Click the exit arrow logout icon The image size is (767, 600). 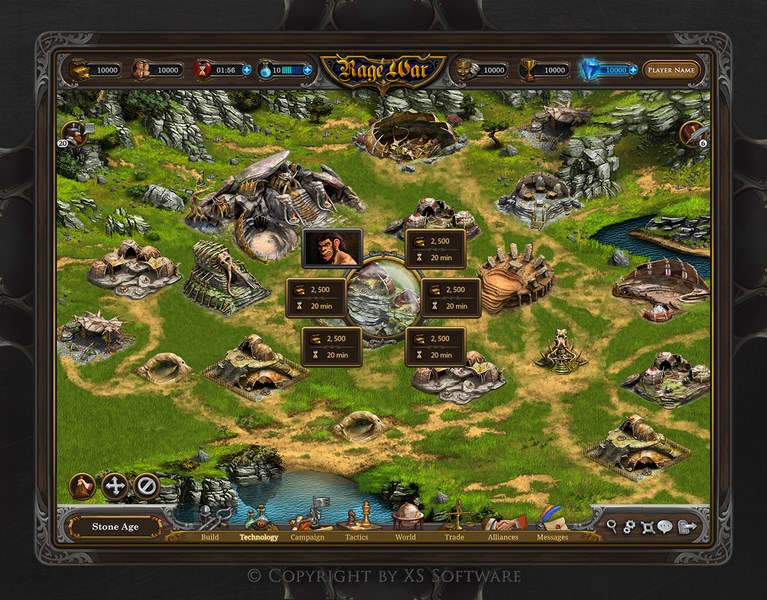point(686,526)
